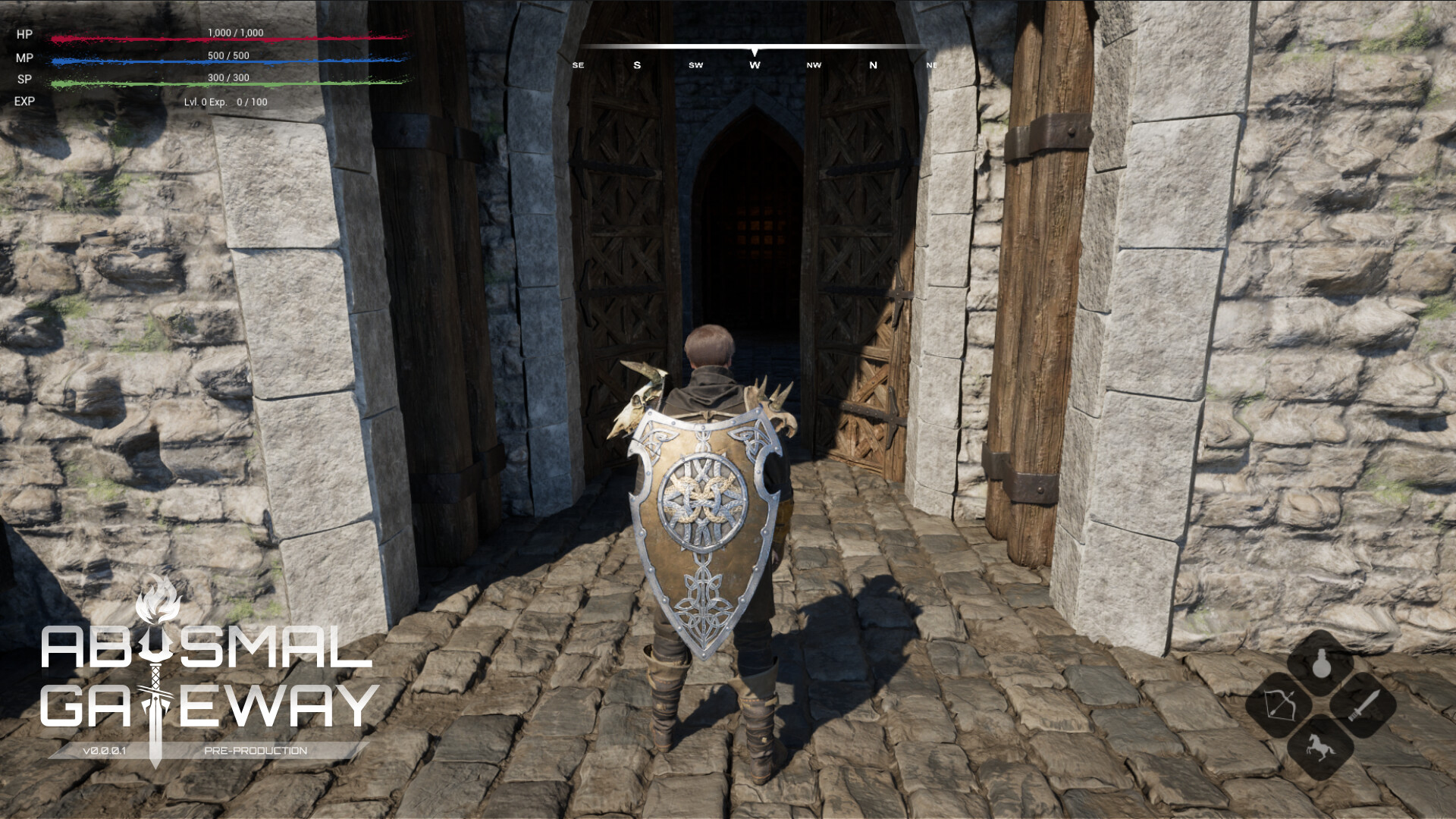Click the portcullis gate through the doorway

(x=762, y=227)
